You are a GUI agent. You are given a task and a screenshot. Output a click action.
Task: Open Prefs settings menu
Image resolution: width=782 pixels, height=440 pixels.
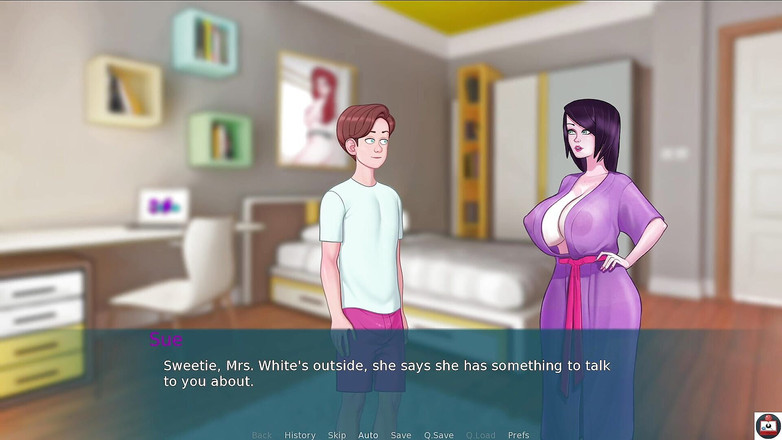pyautogui.click(x=518, y=435)
